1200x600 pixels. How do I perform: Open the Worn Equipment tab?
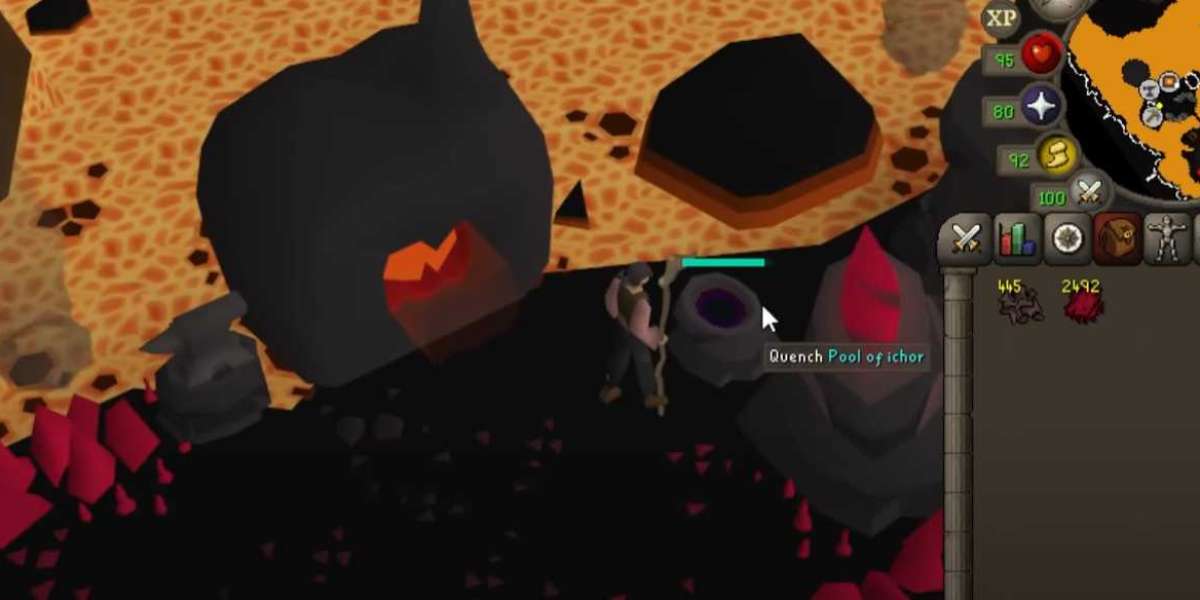click(x=1166, y=239)
